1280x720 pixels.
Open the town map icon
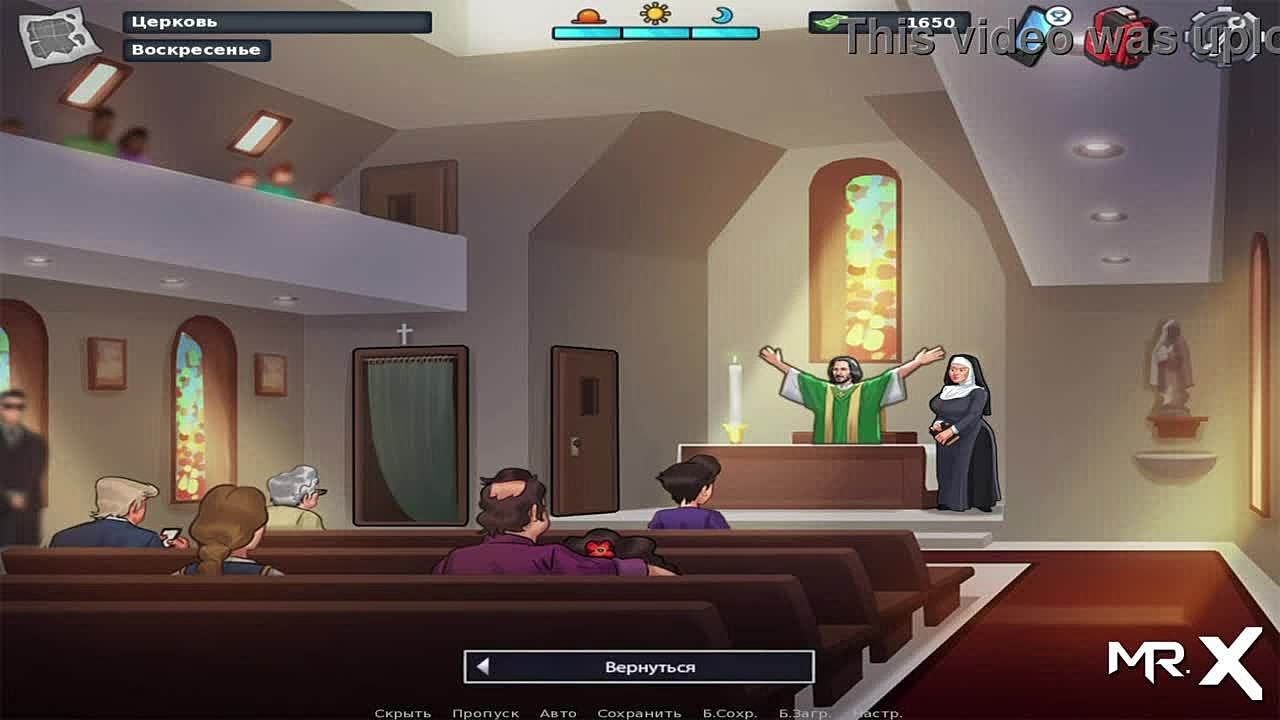(x=59, y=37)
